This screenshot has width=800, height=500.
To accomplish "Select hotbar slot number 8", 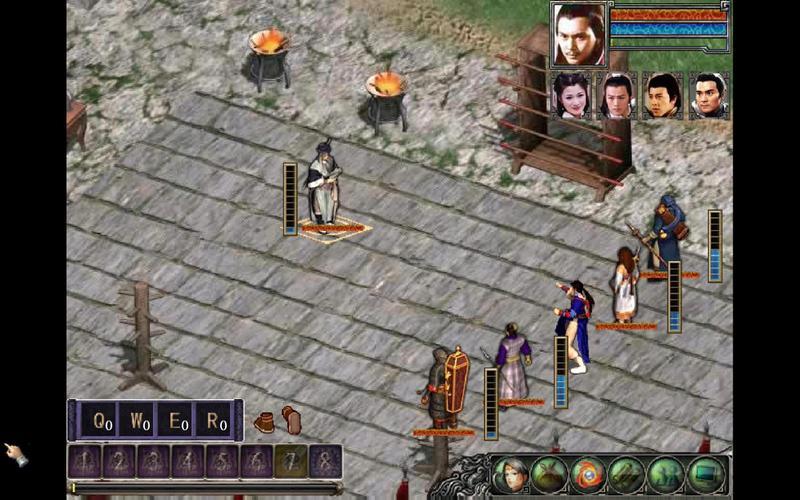I will (x=324, y=462).
